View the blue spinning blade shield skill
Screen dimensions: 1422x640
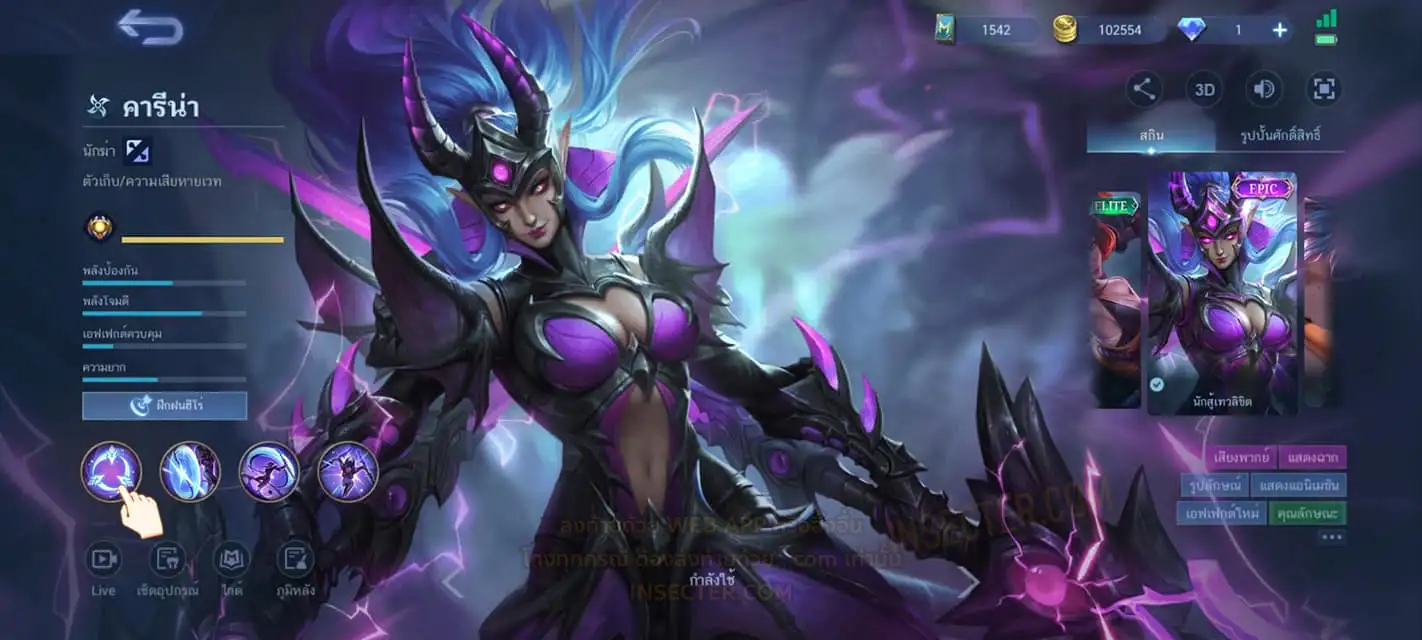190,471
